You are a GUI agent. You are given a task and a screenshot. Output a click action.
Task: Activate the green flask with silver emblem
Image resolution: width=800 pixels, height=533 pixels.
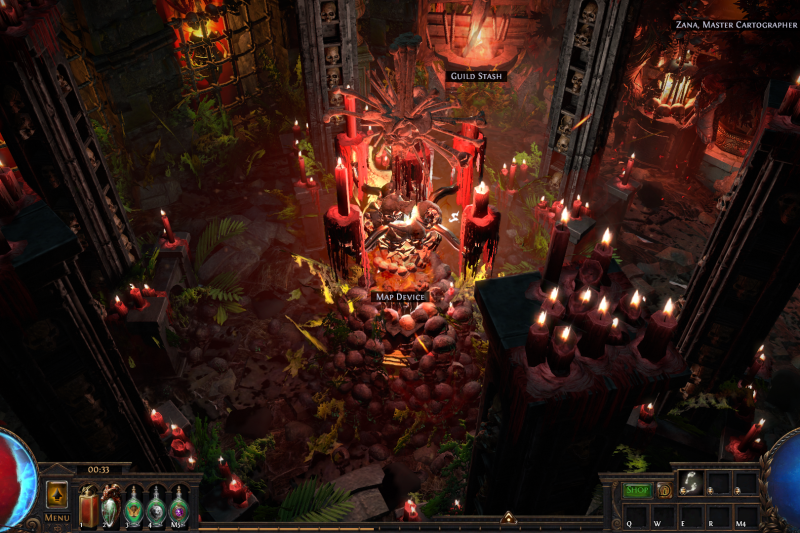click(x=157, y=503)
